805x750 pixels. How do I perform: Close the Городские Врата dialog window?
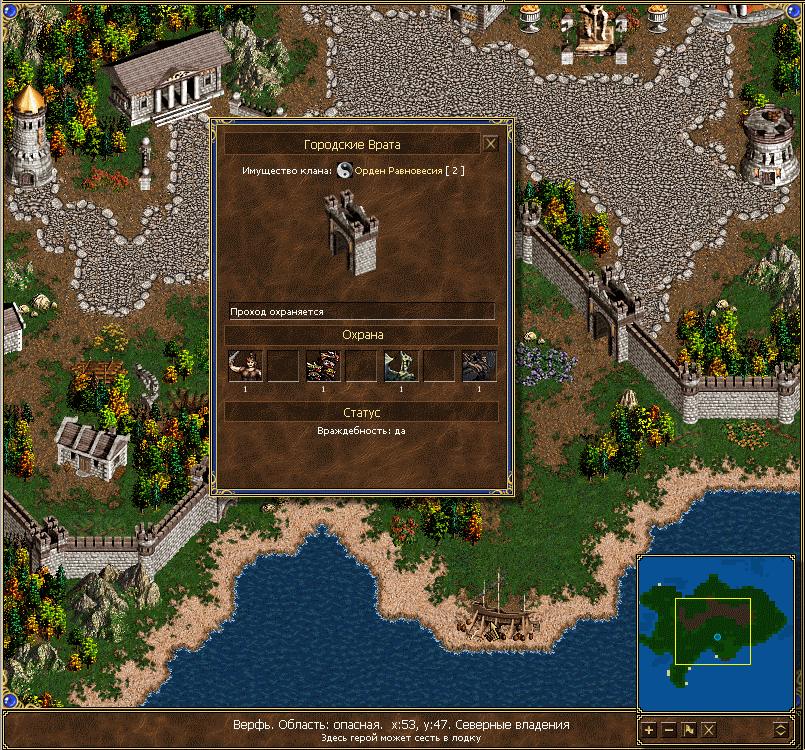tap(490, 144)
